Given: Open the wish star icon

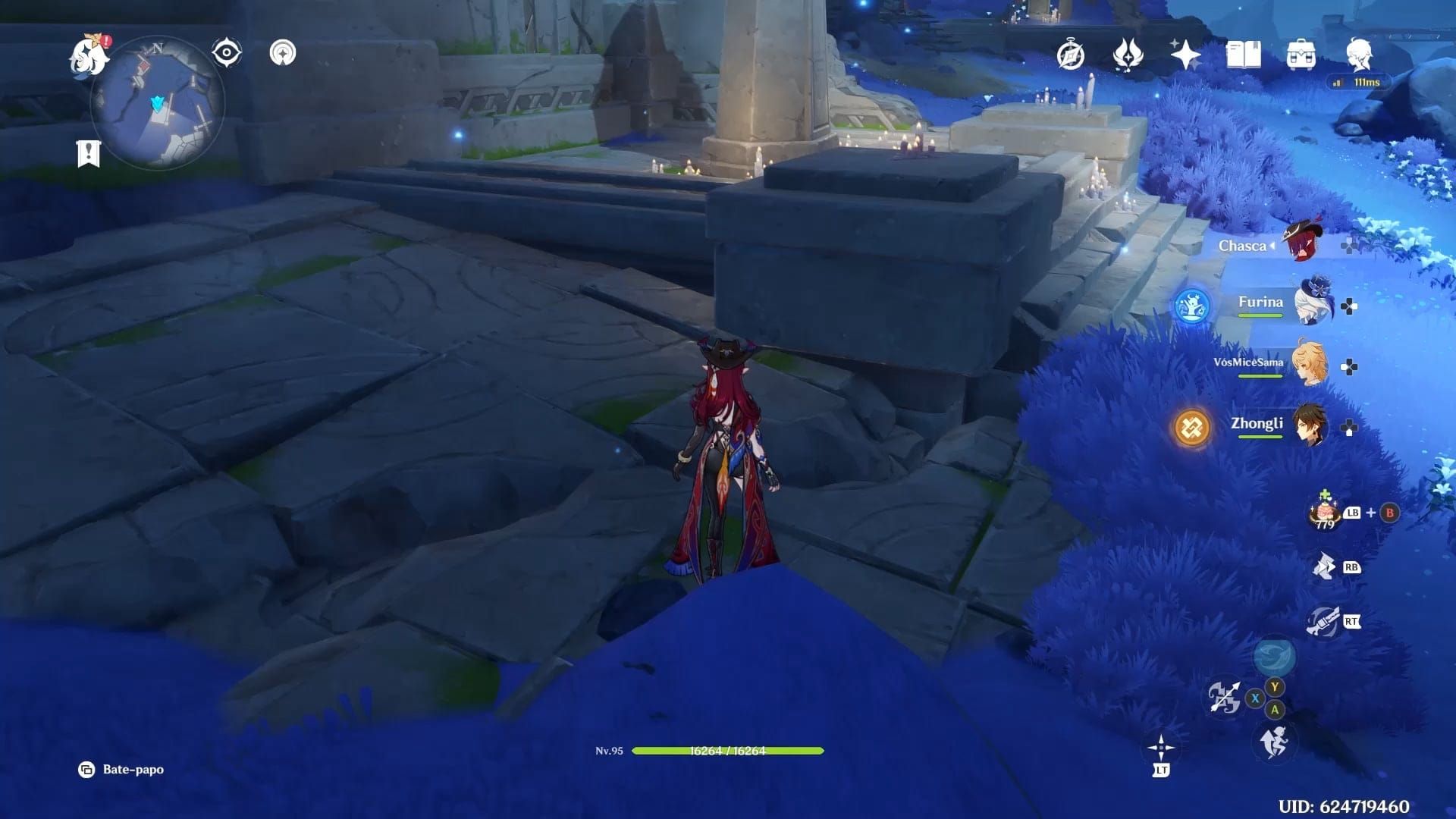Looking at the screenshot, I should (x=1185, y=55).
